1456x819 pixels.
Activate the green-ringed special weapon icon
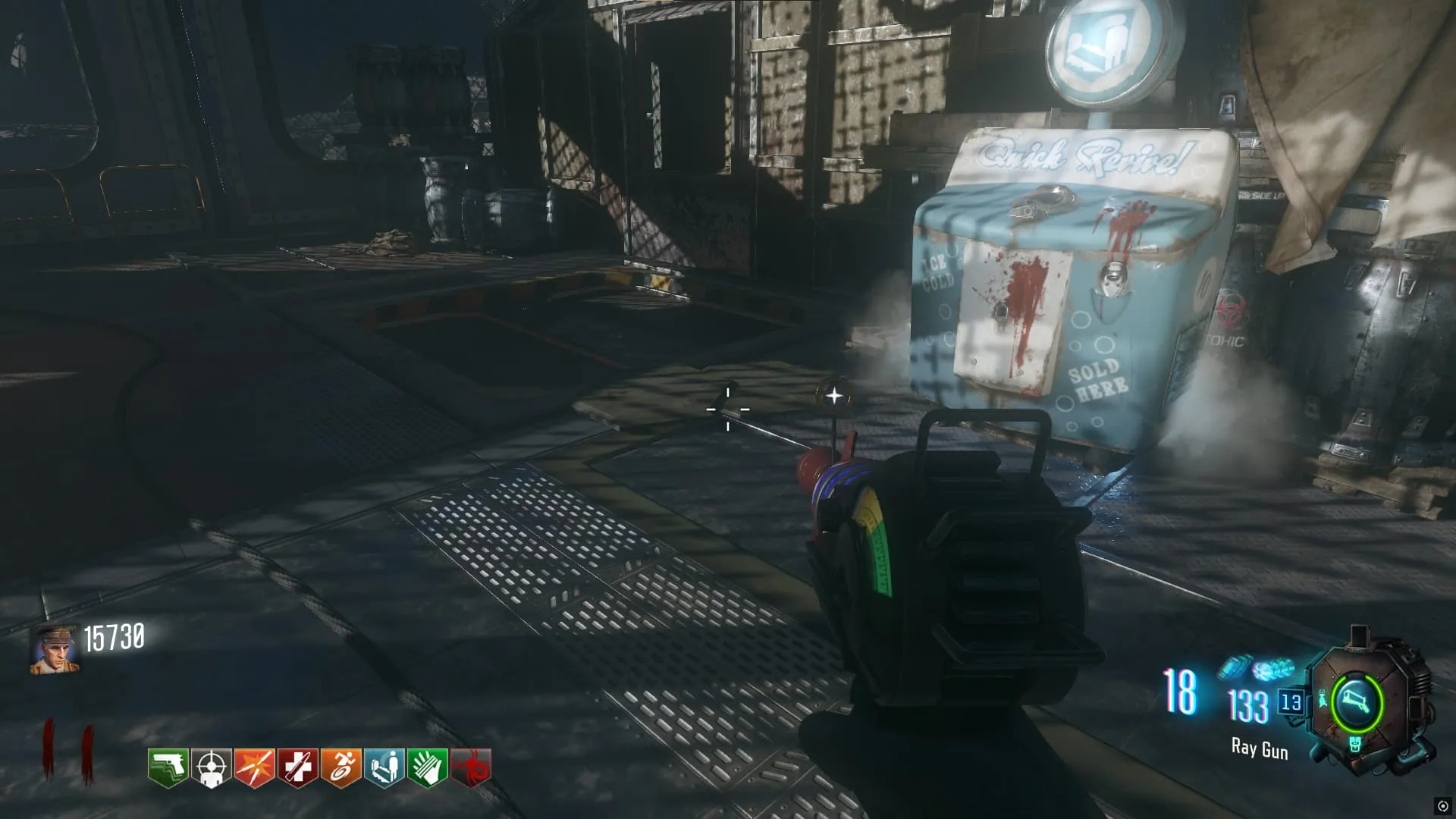[x=1357, y=701]
